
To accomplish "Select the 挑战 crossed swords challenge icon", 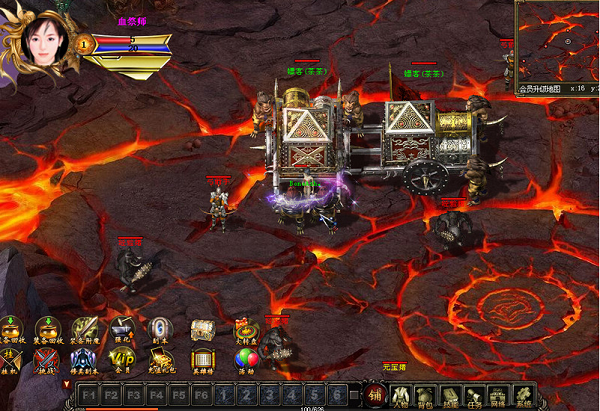I will [x=46, y=361].
